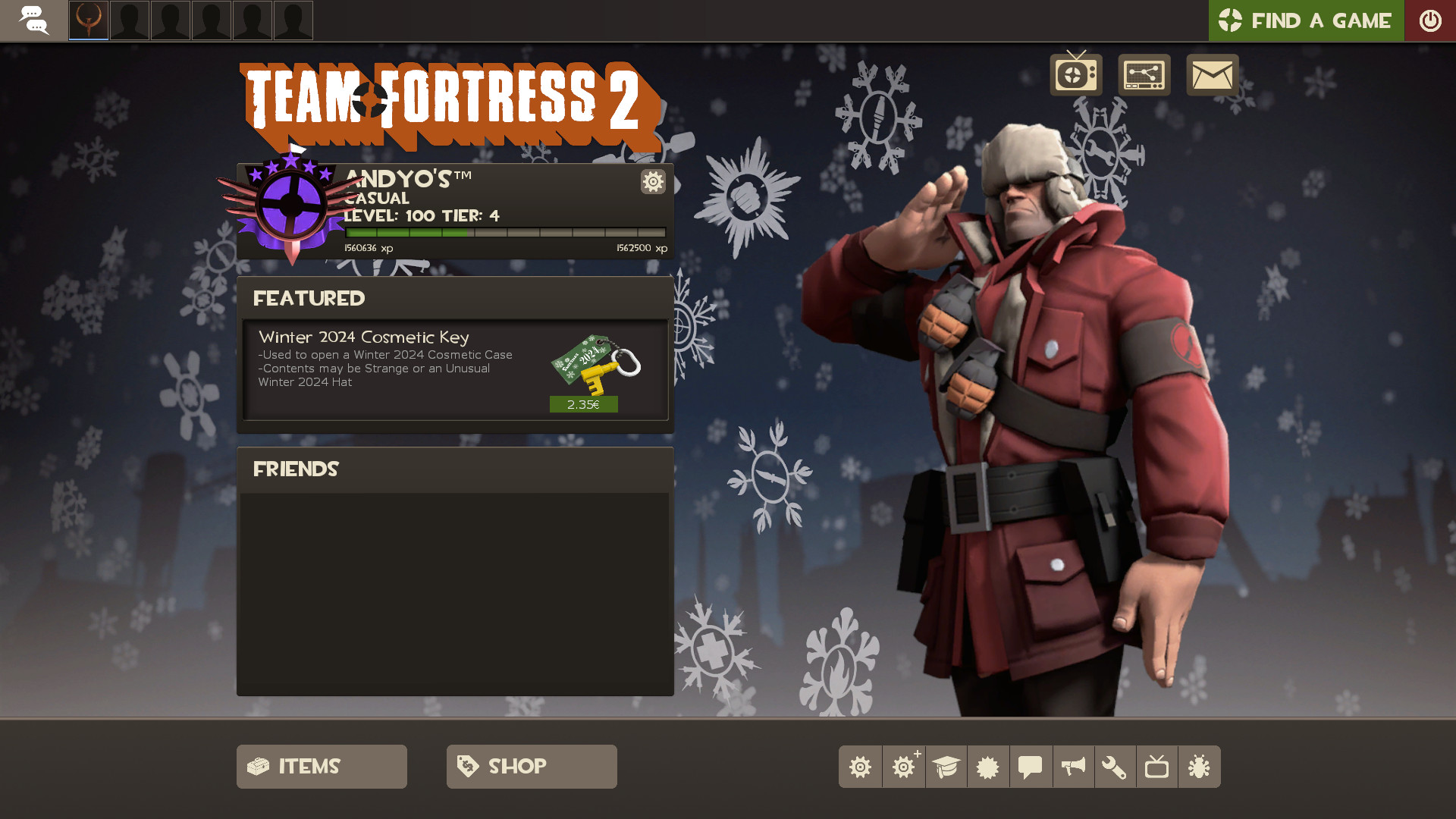Open settings gear on the casual badge panel
The image size is (1456, 819).
pos(652,182)
